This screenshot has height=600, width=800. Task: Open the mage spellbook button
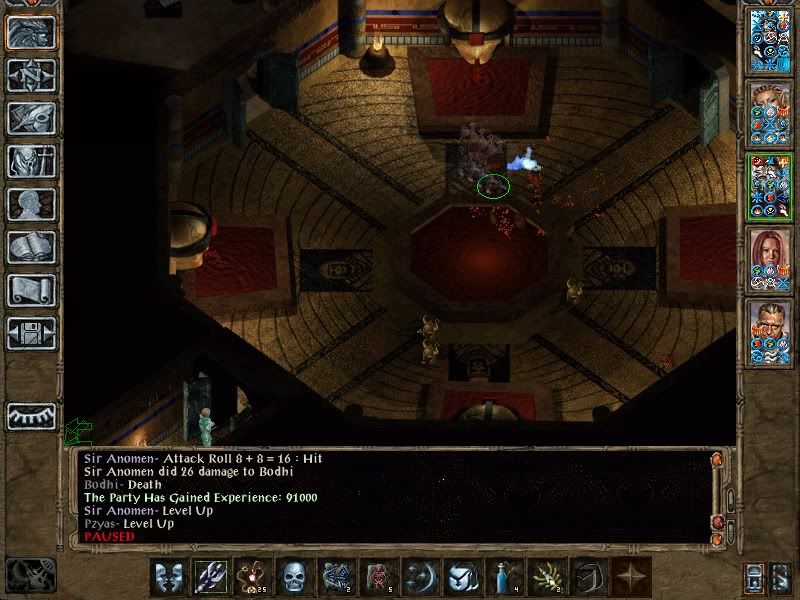[x=32, y=247]
